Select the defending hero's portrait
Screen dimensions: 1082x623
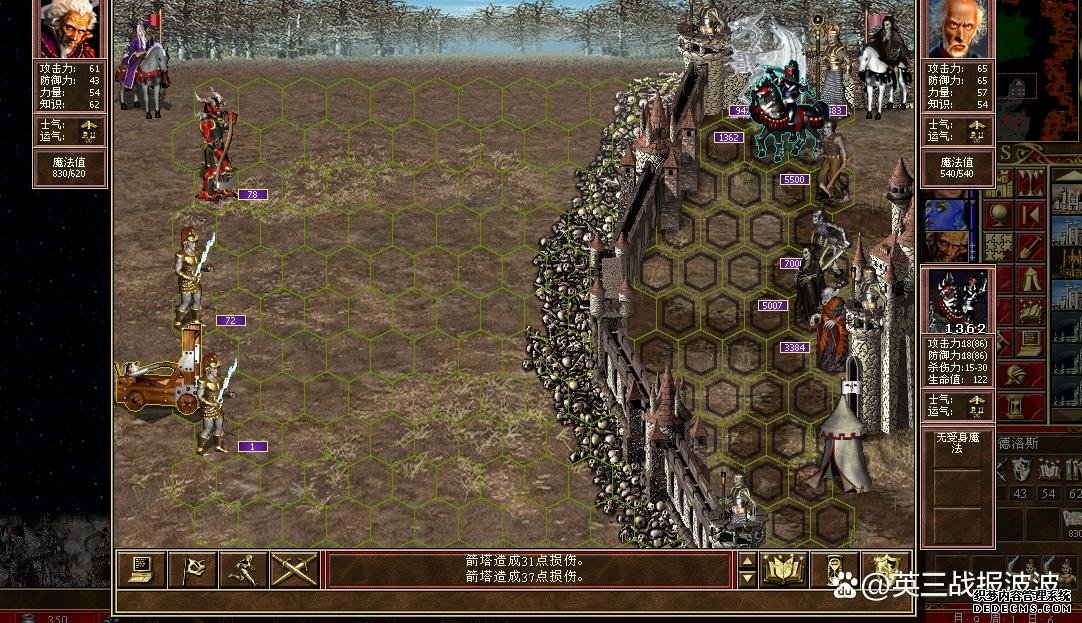[x=957, y=29]
